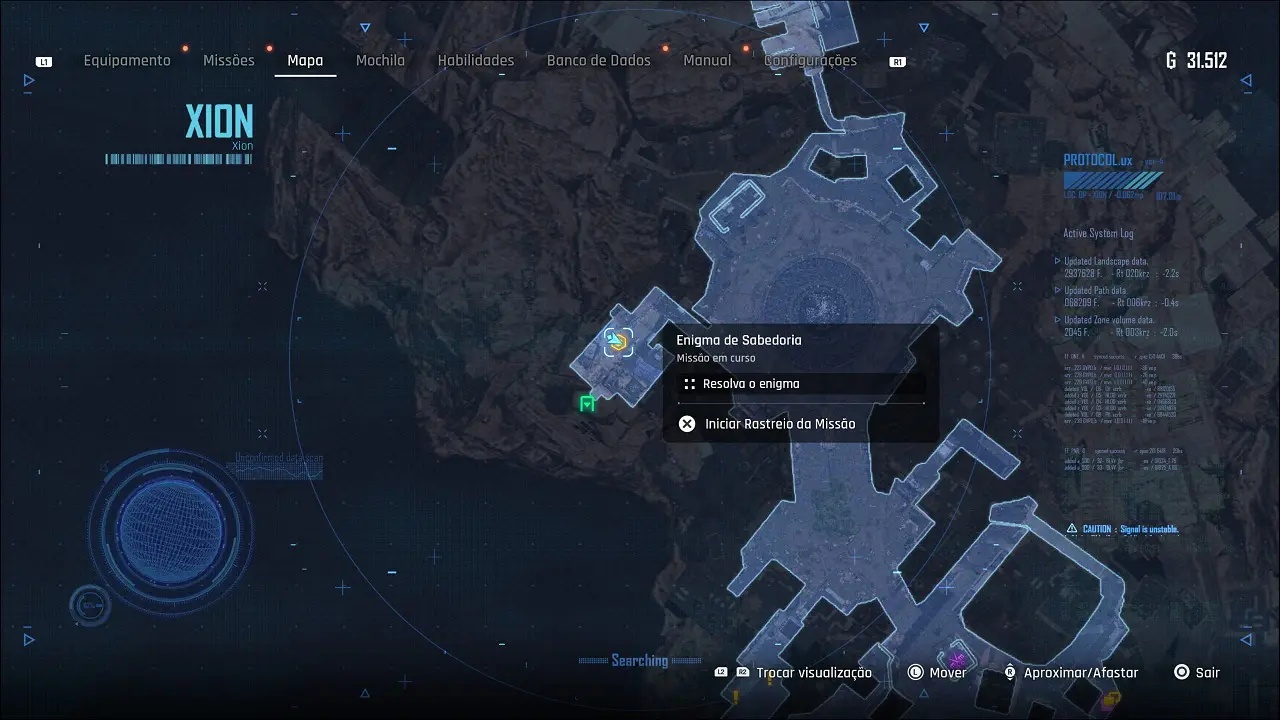Open the Configurações tab
The width and height of the screenshot is (1280, 720).
pyautogui.click(x=810, y=61)
